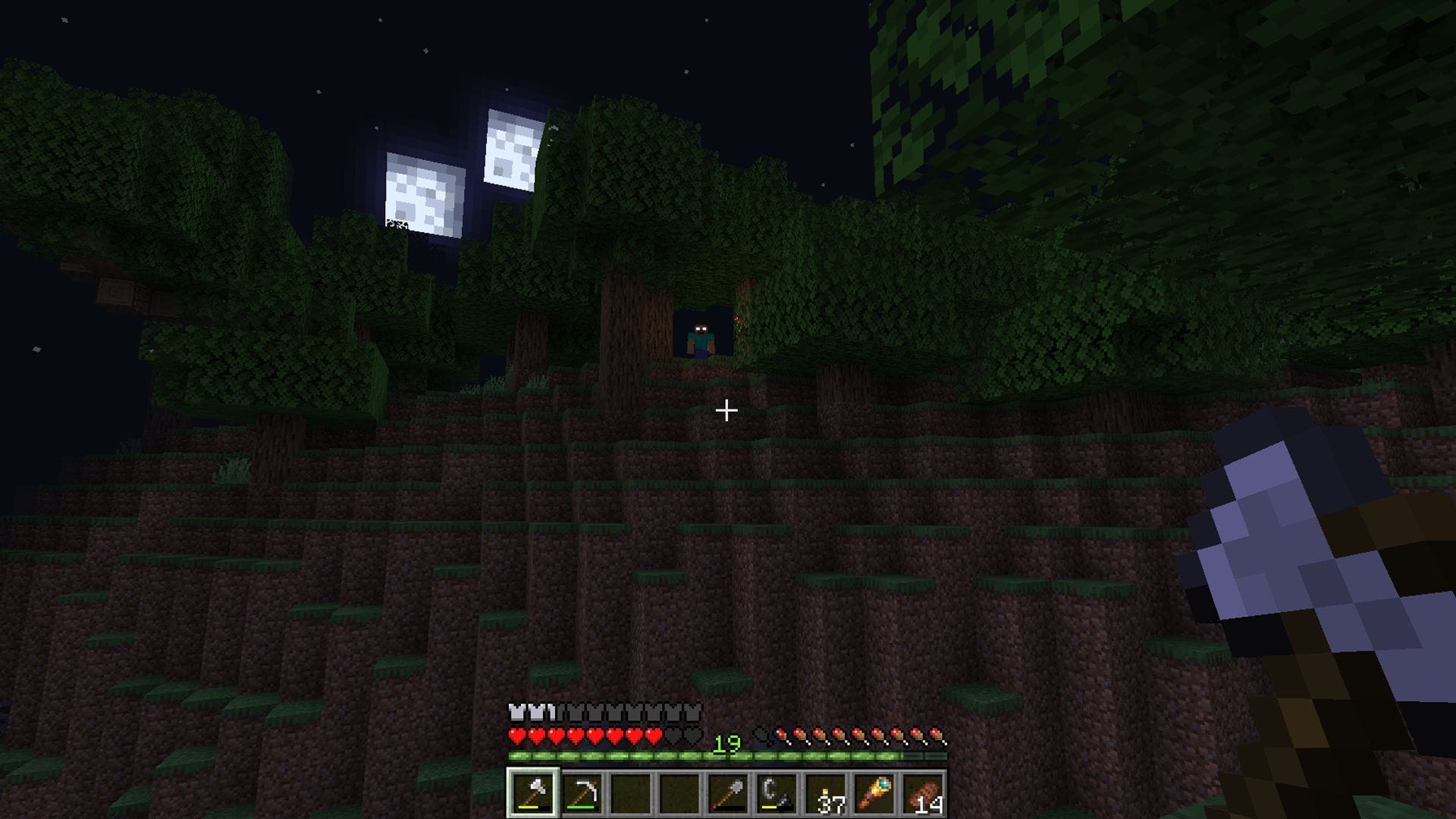
Task: Click the crosshair in the screen center
Action: pos(726,410)
